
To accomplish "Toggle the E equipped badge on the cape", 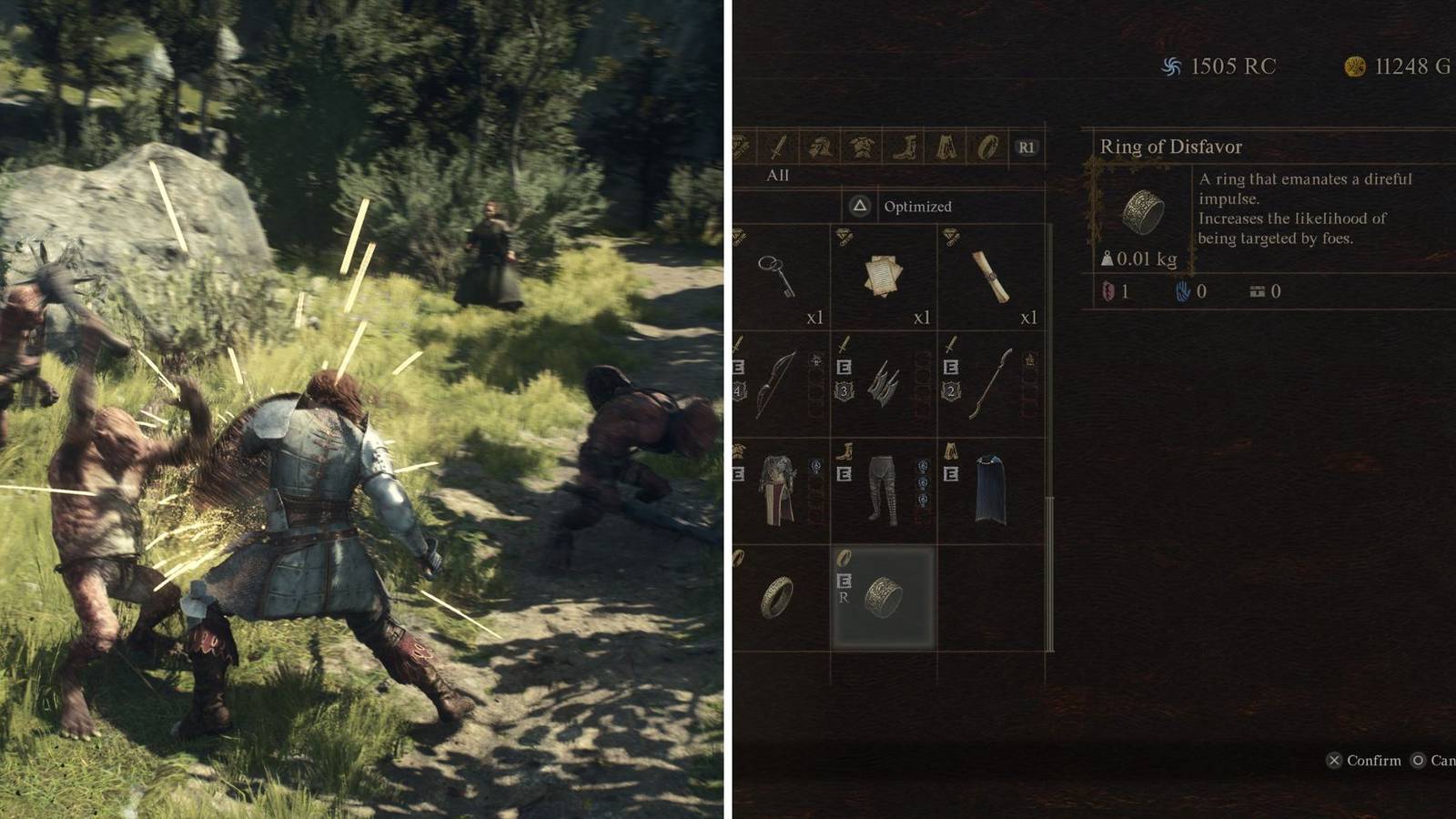I will [x=951, y=473].
